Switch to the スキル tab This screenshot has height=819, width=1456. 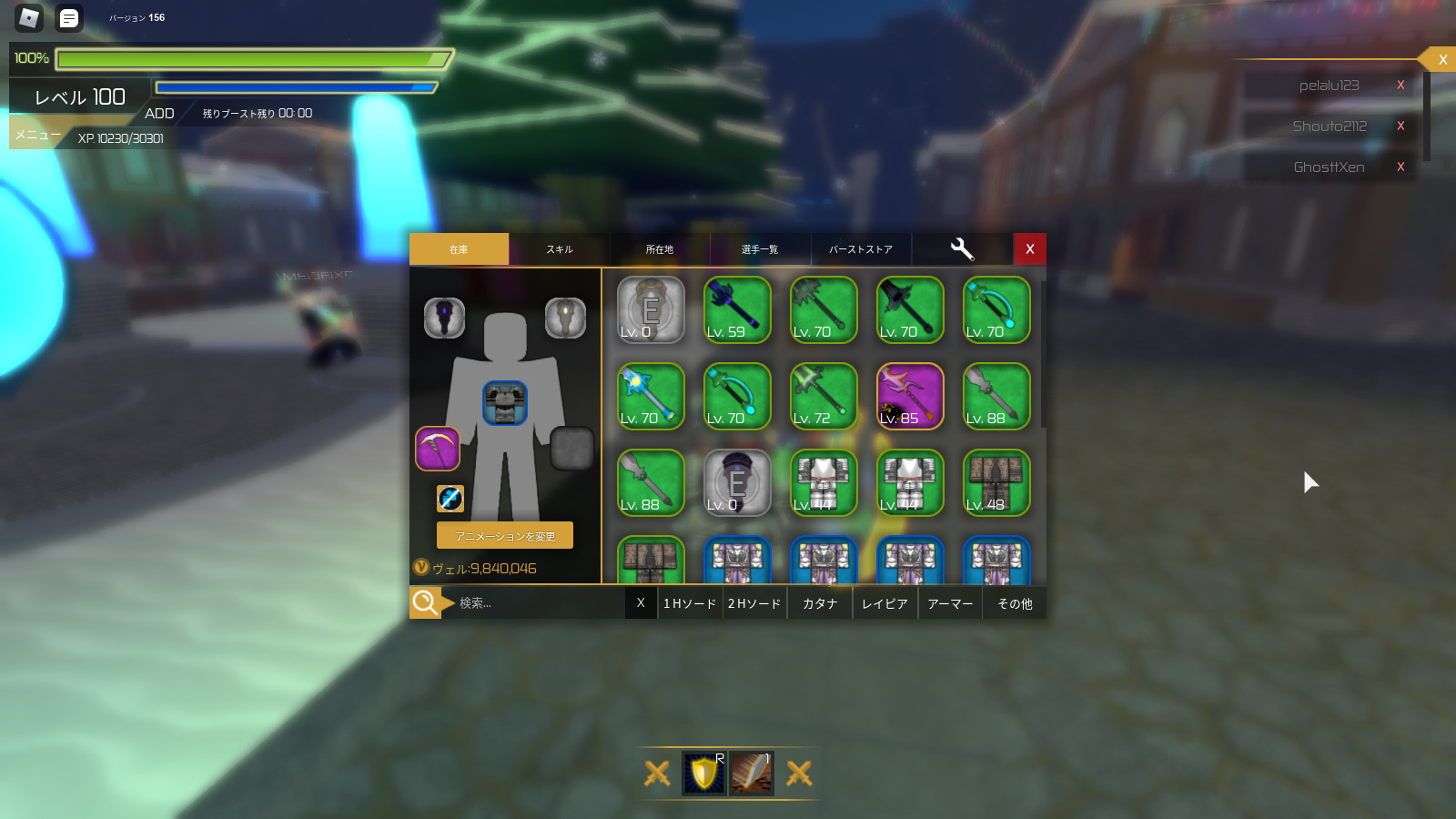tap(559, 248)
